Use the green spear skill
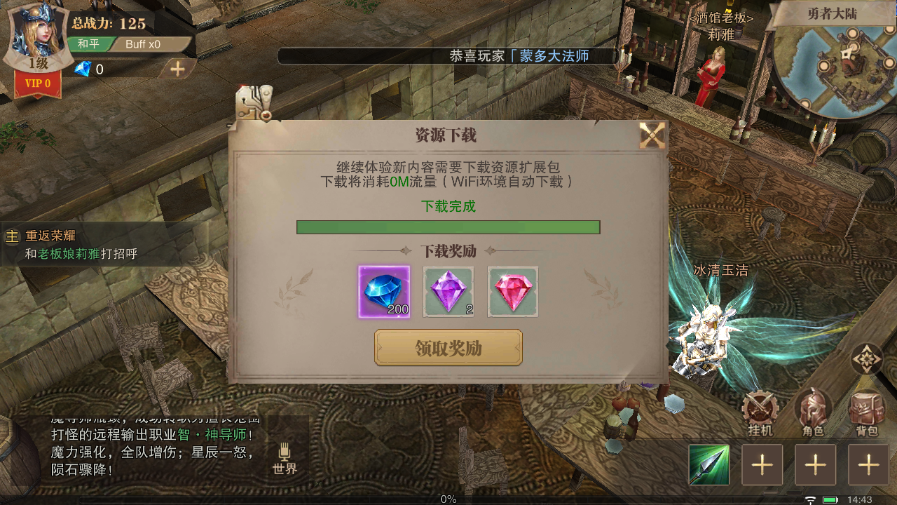The image size is (897, 505). click(708, 465)
